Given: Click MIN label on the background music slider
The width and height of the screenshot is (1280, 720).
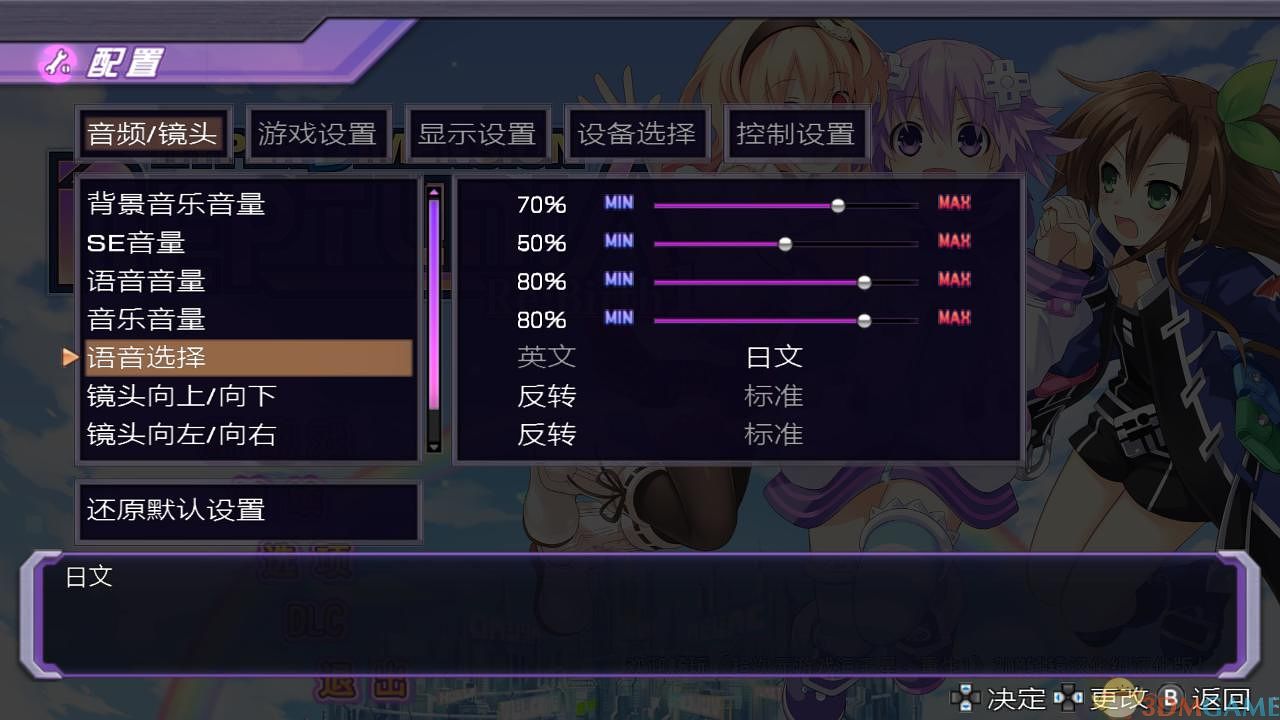Looking at the screenshot, I should click(x=618, y=203).
